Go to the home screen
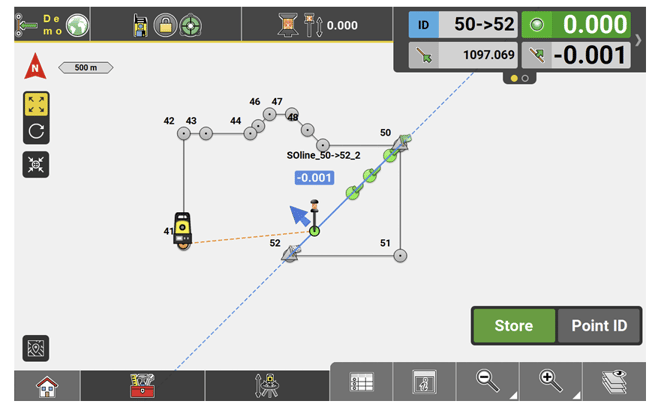The width and height of the screenshot is (670, 410). pos(45,385)
